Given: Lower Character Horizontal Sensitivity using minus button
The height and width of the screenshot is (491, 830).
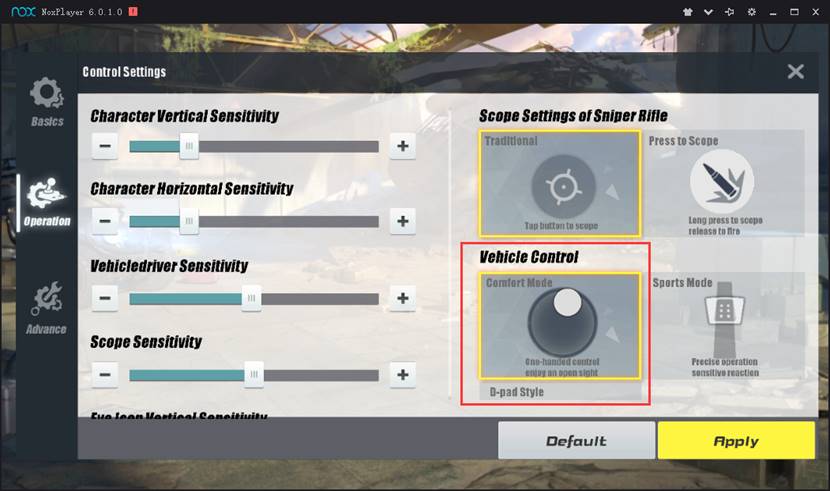Looking at the screenshot, I should coord(105,220).
